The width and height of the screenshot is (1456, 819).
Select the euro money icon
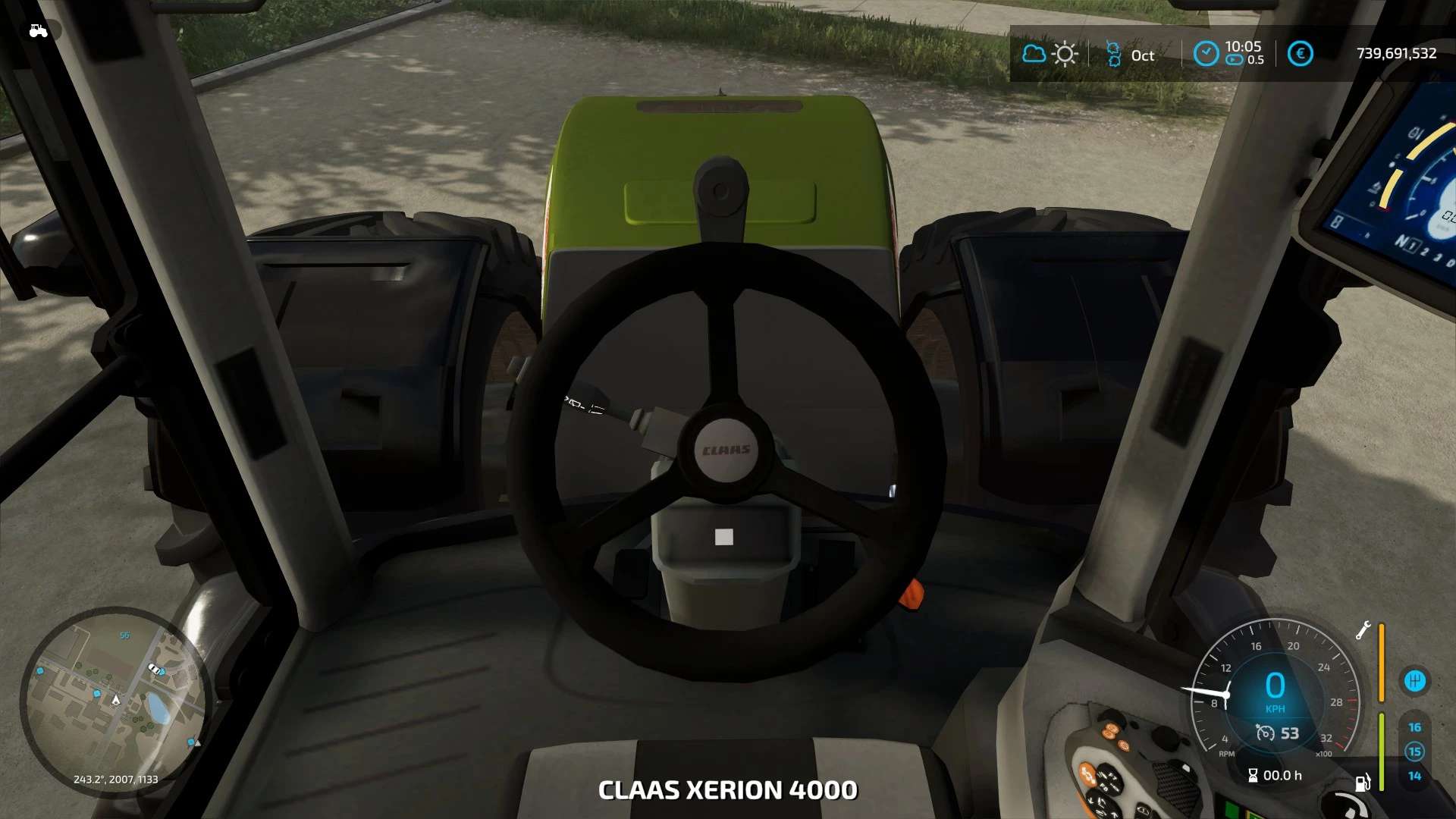pyautogui.click(x=1300, y=54)
